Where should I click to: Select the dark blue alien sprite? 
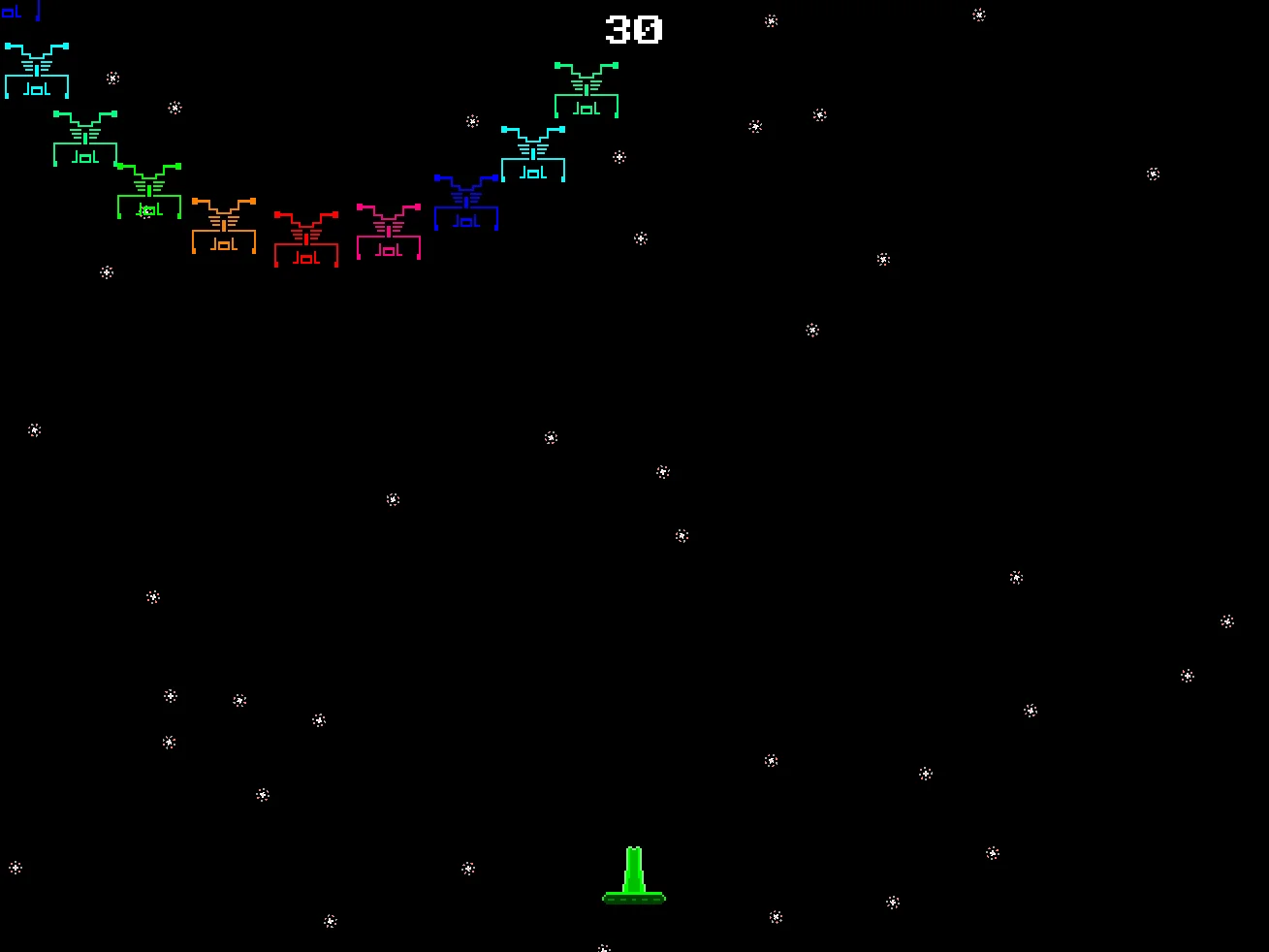467,202
